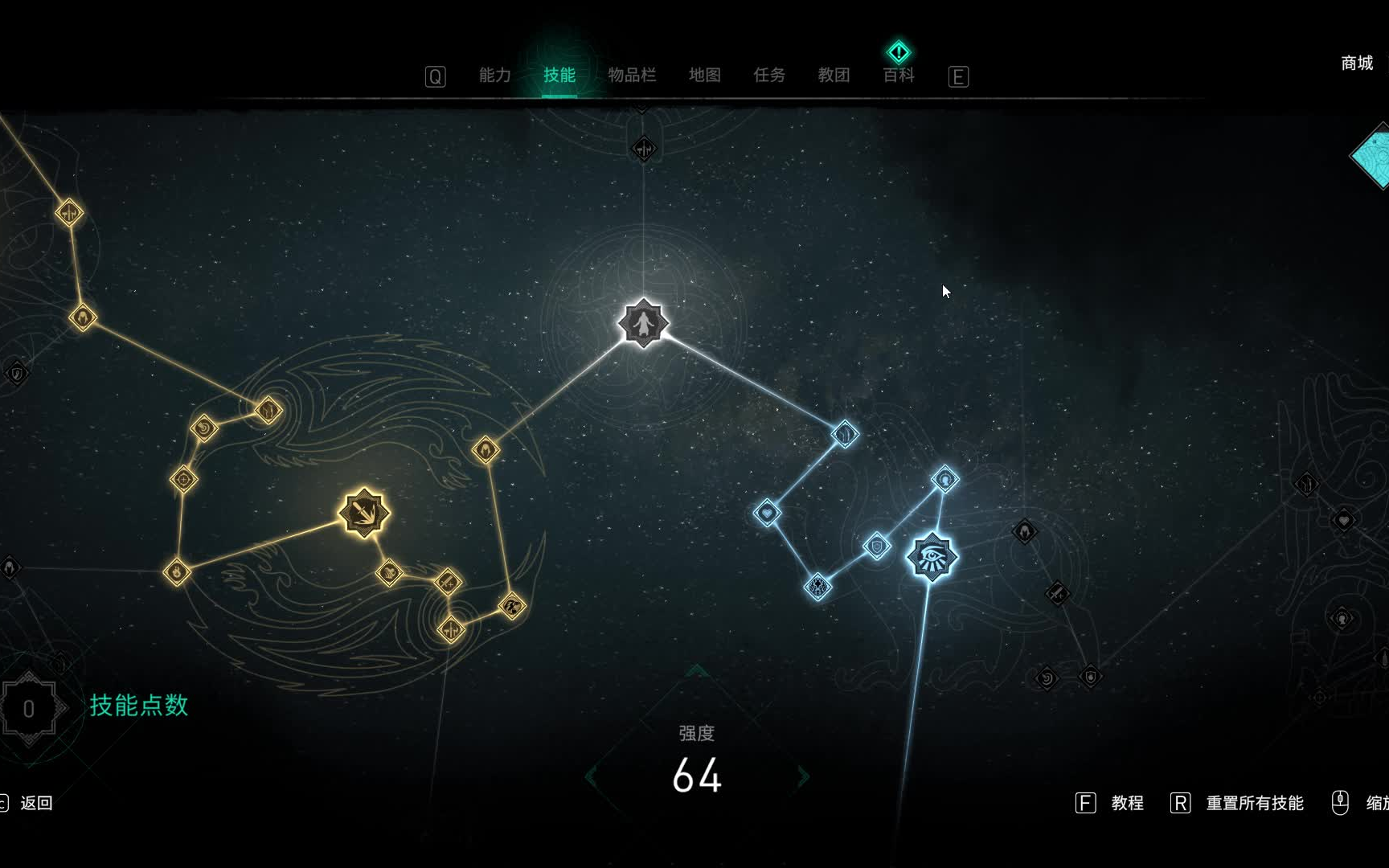Viewport: 1389px width, 868px height.
Task: Switch to the 能力 tab
Action: tap(494, 76)
